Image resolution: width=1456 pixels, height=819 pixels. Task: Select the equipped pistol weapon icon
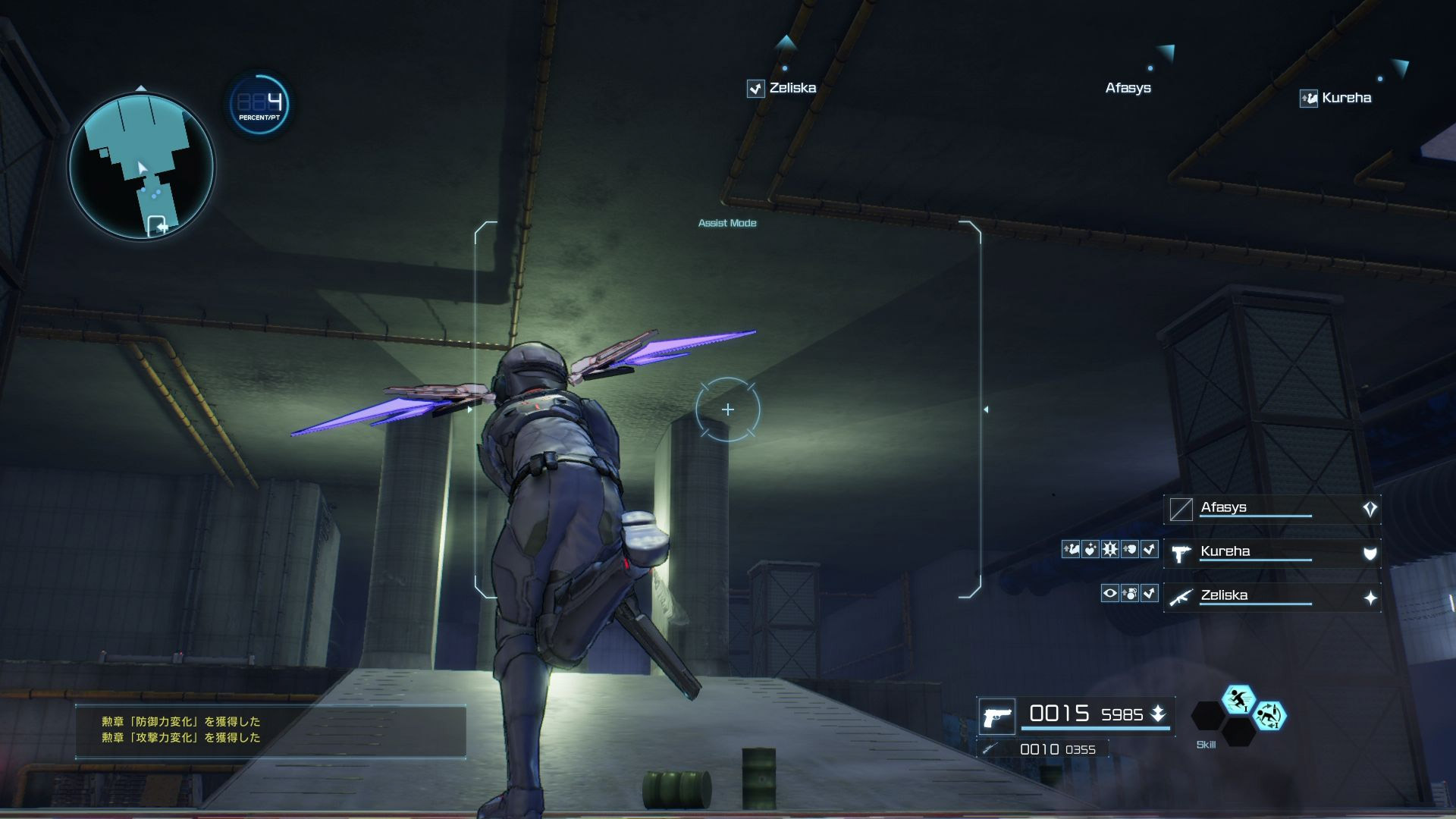pyautogui.click(x=997, y=717)
